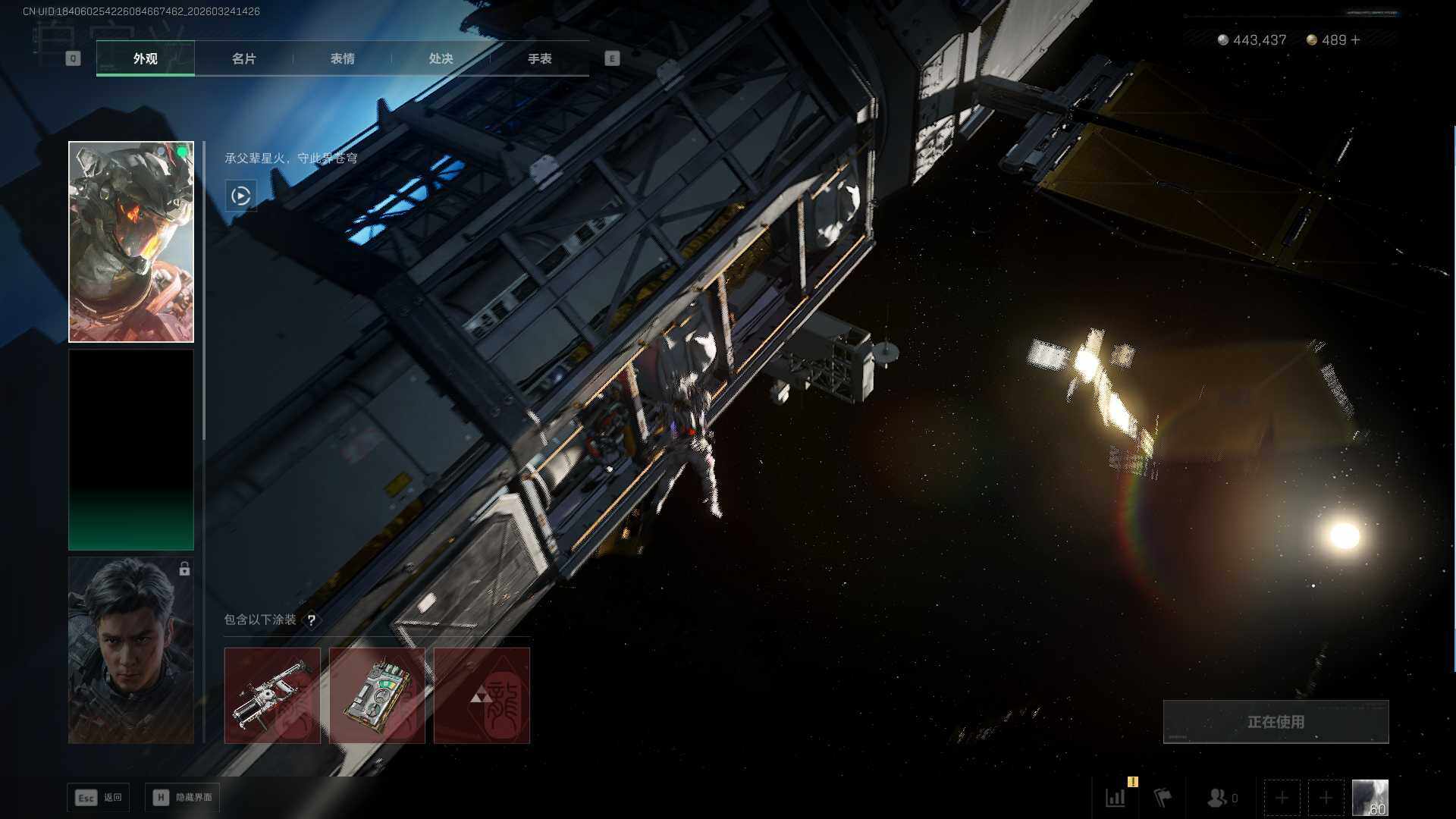The width and height of the screenshot is (1456, 819).
Task: Switch to the 处决 execution tab
Action: pyautogui.click(x=441, y=58)
